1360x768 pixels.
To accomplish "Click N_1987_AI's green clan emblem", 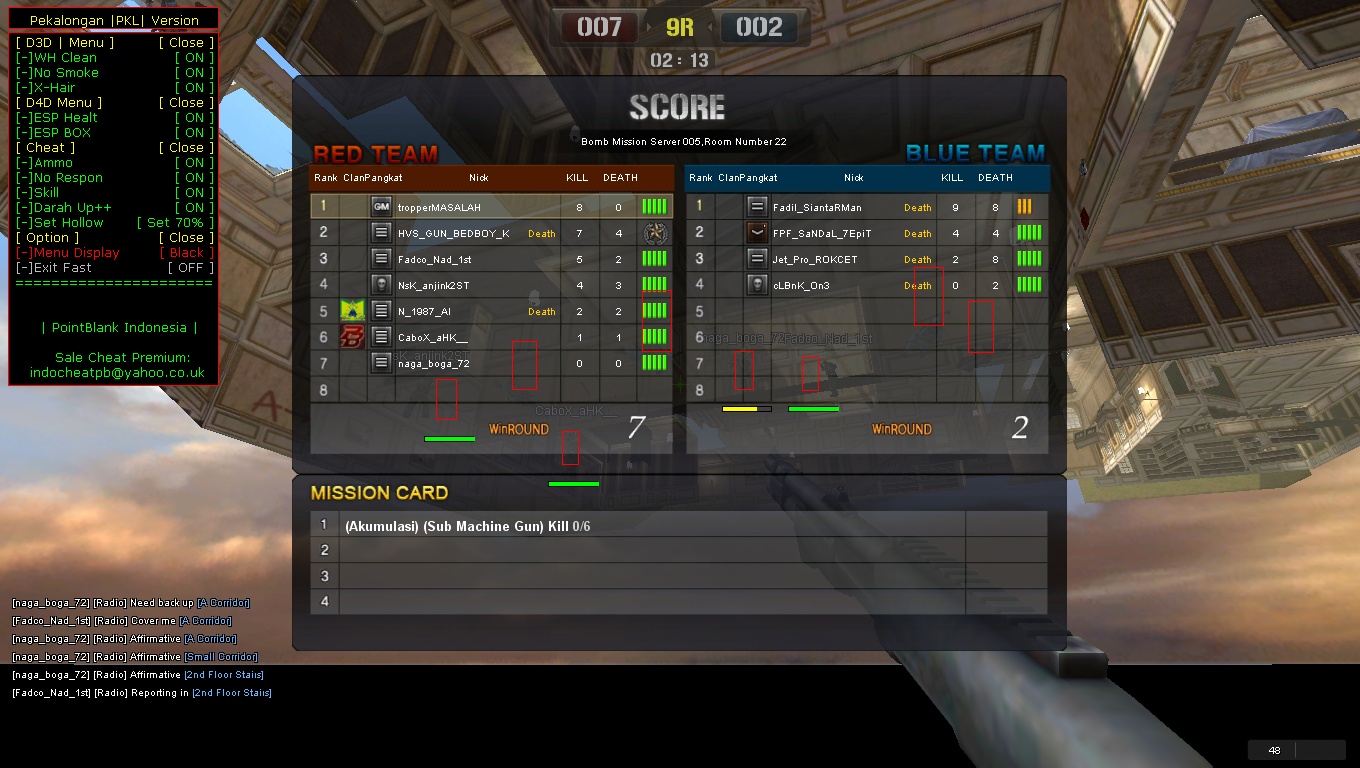I will 354,311.
